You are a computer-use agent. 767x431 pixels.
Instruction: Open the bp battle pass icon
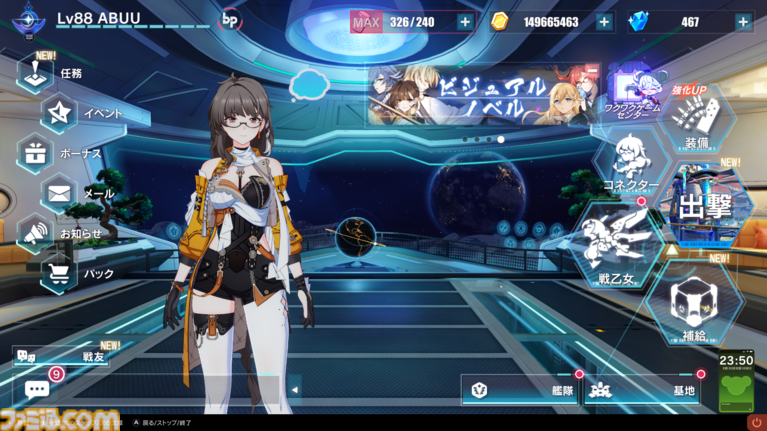[230, 20]
